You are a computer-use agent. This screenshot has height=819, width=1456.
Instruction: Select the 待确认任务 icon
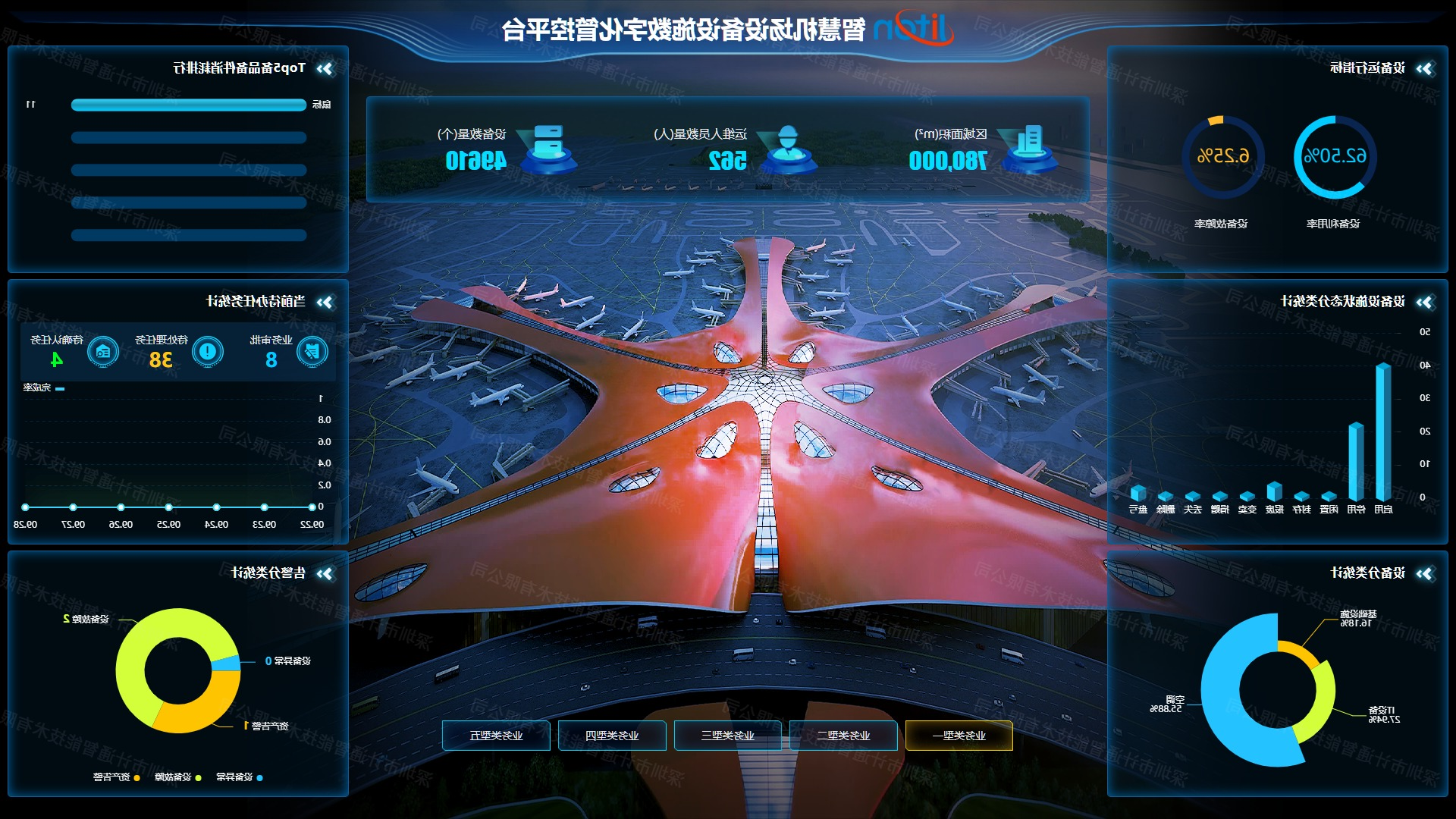[103, 352]
